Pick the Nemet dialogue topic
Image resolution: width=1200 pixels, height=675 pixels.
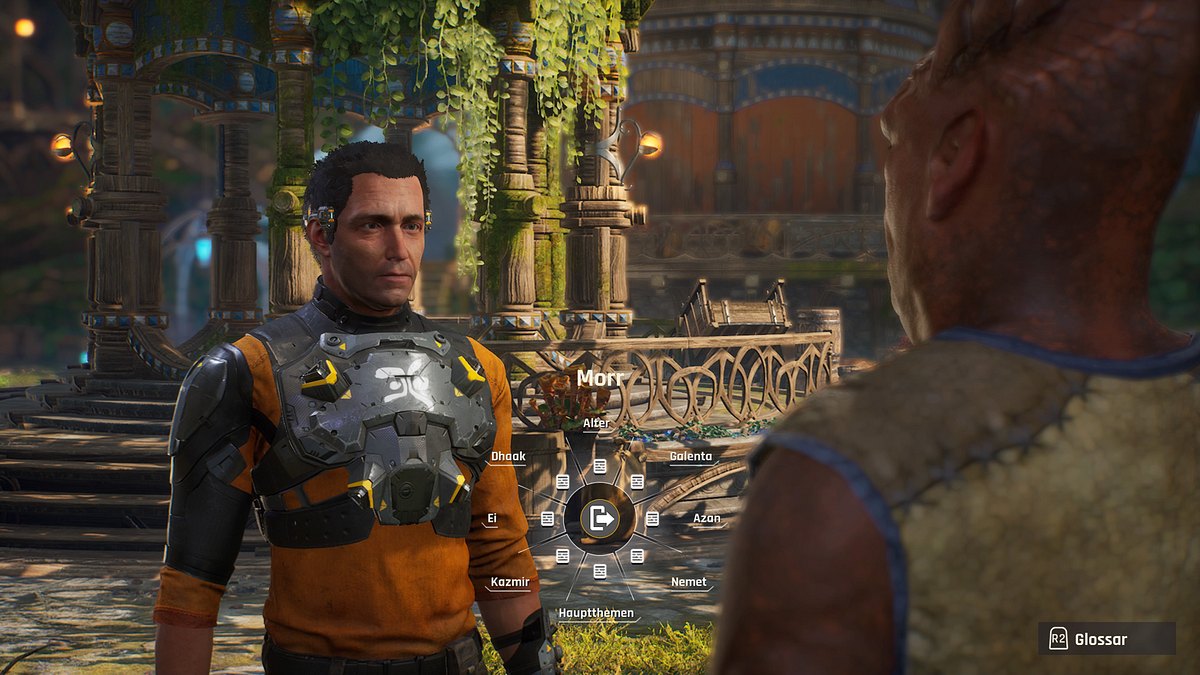click(x=689, y=582)
